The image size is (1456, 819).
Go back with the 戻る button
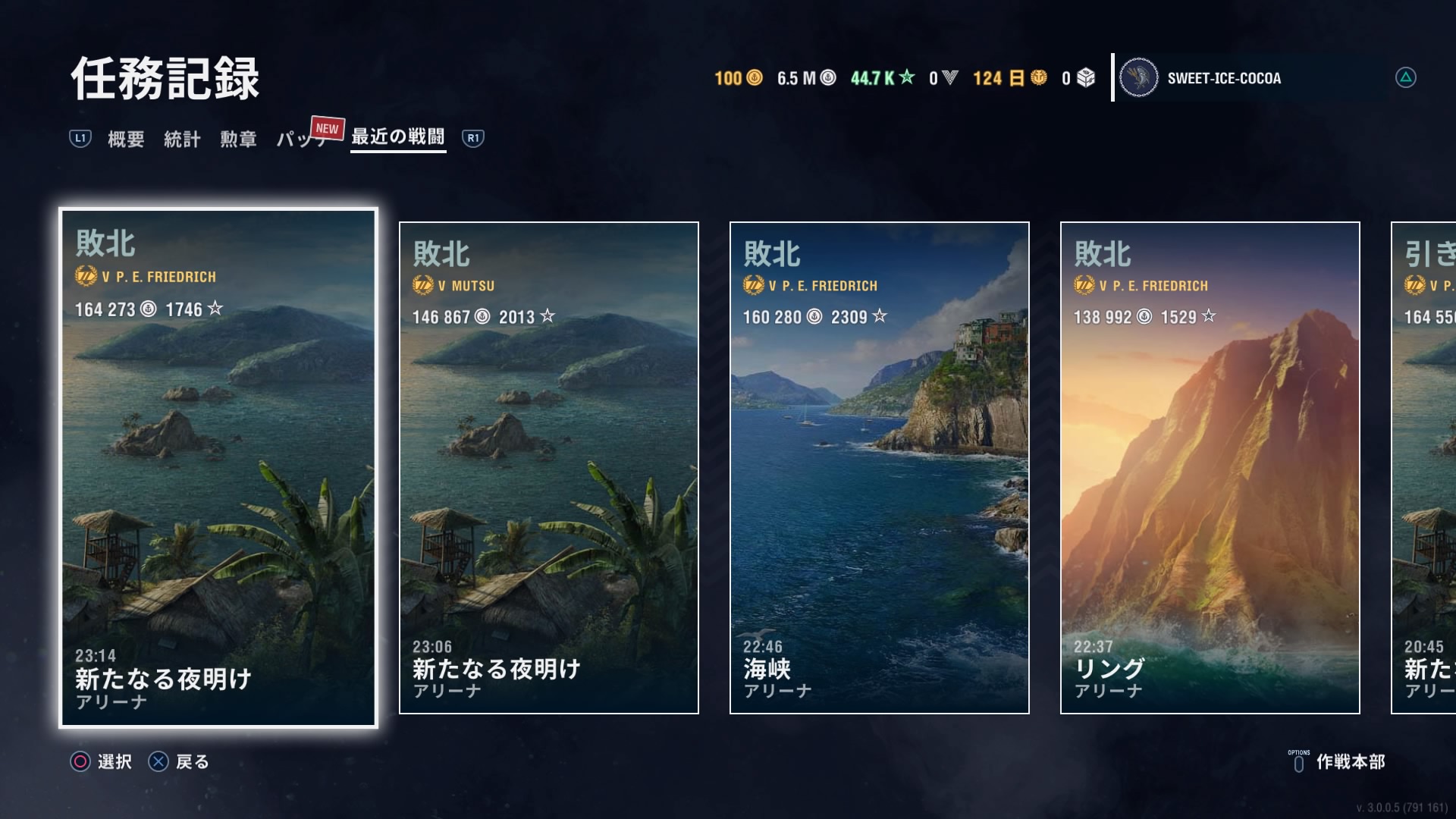(x=179, y=761)
